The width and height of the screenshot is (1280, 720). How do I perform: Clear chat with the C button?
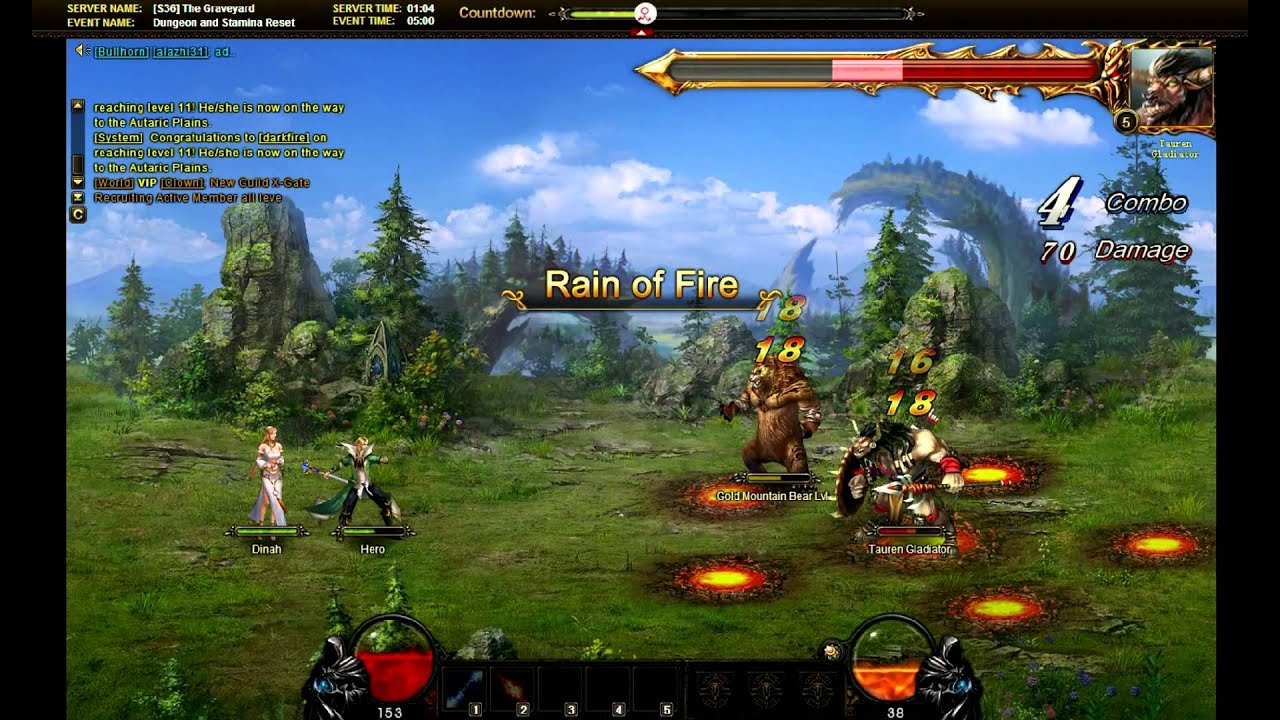pos(77,214)
